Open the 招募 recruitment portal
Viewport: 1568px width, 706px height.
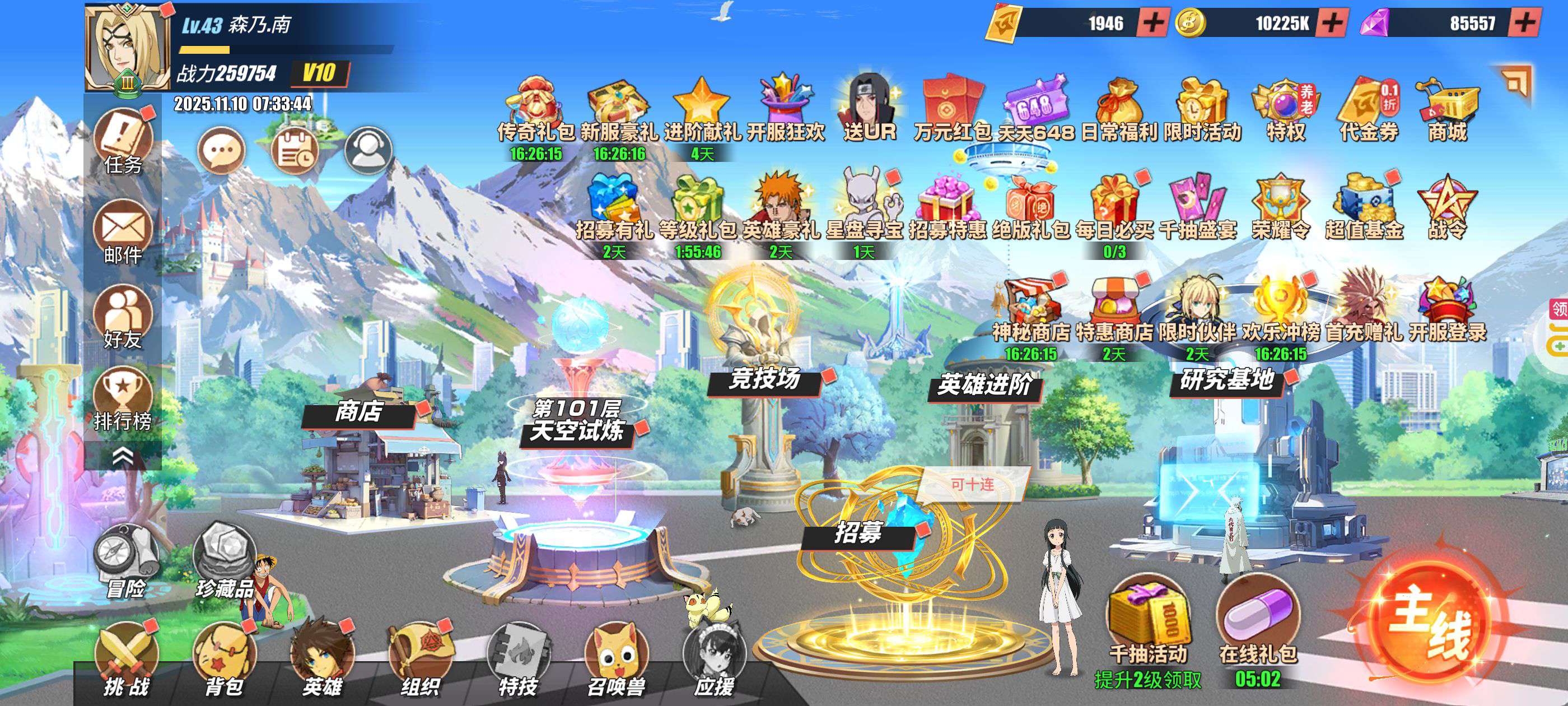click(858, 533)
